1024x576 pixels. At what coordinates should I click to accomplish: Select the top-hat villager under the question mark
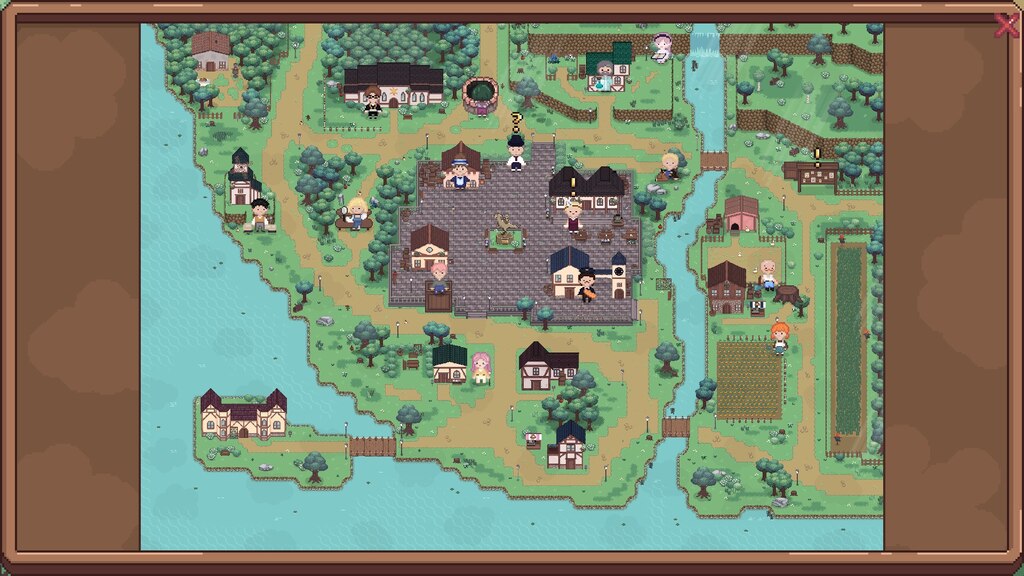click(516, 154)
